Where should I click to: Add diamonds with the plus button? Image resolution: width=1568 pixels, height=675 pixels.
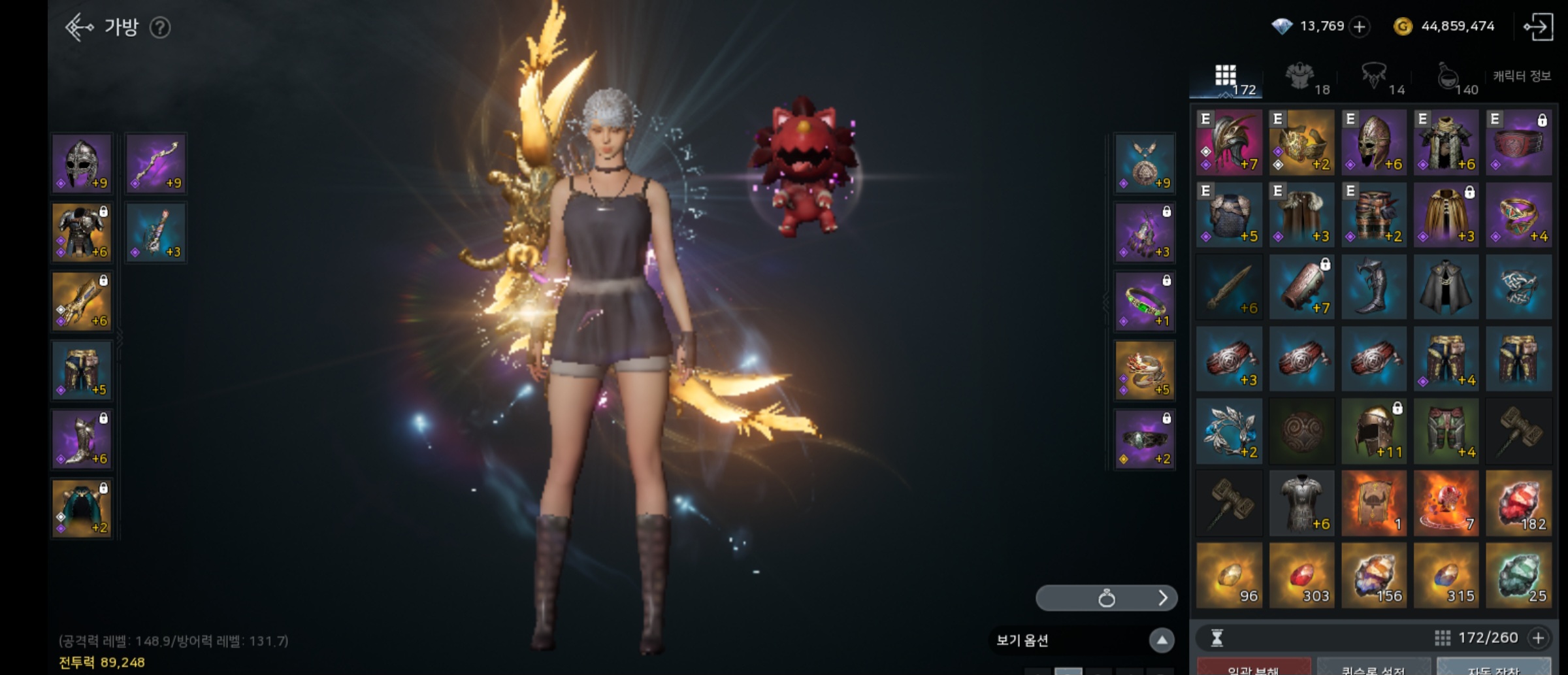coord(1360,27)
